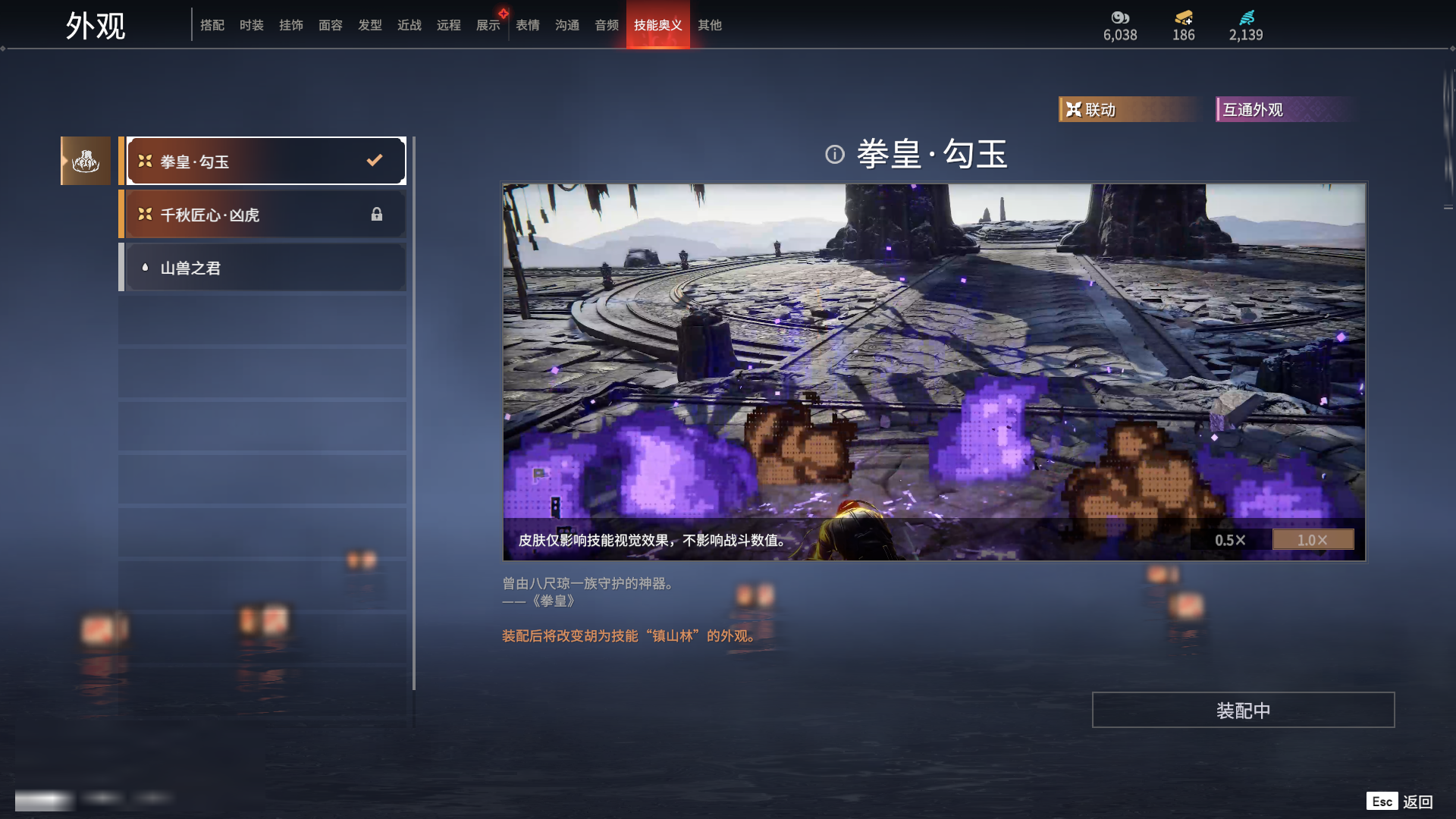The image size is (1456, 819).
Task: Click the 装配中 equip button
Action: click(1243, 710)
